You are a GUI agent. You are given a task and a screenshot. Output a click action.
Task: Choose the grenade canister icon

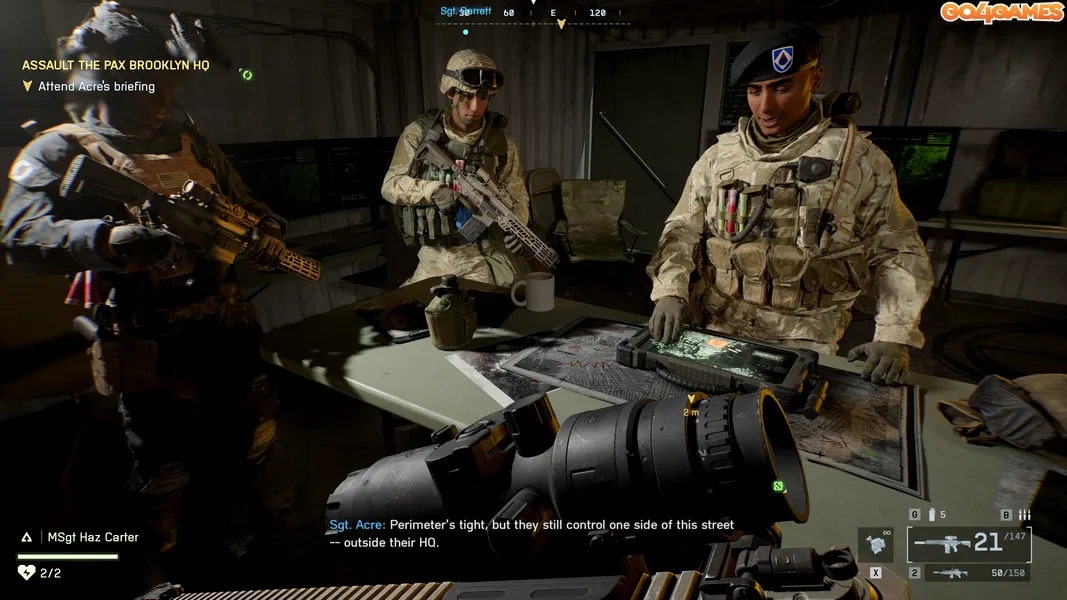click(932, 515)
